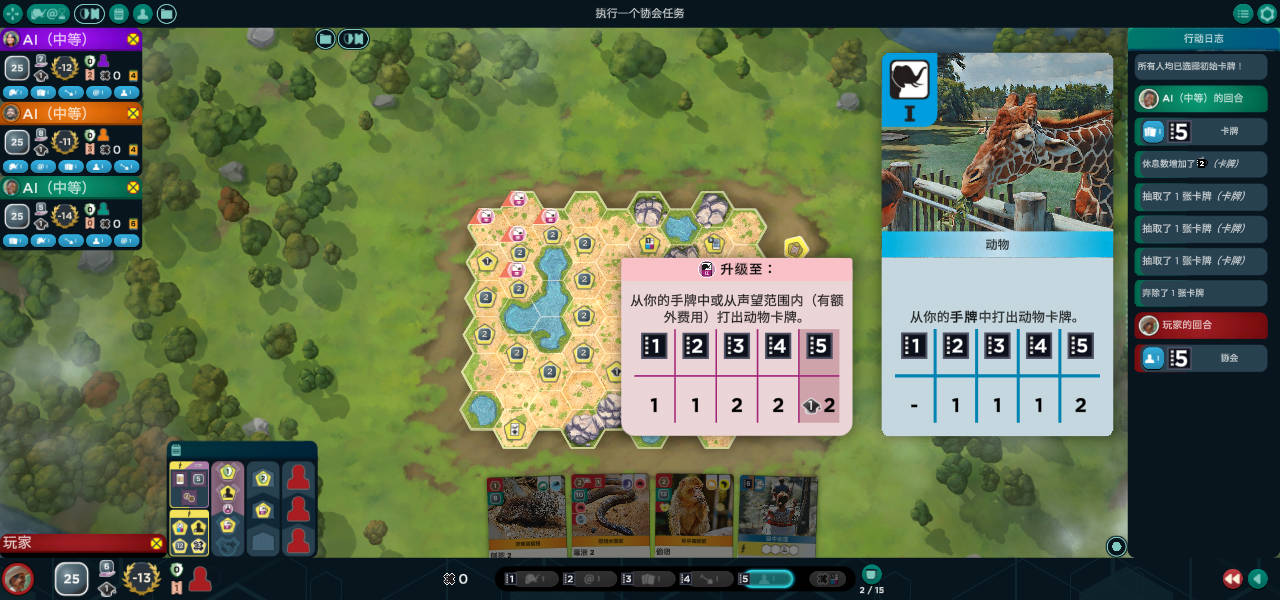Open the green AI (中等) player panel
Image resolution: width=1280 pixels, height=600 pixels.
pos(70,187)
